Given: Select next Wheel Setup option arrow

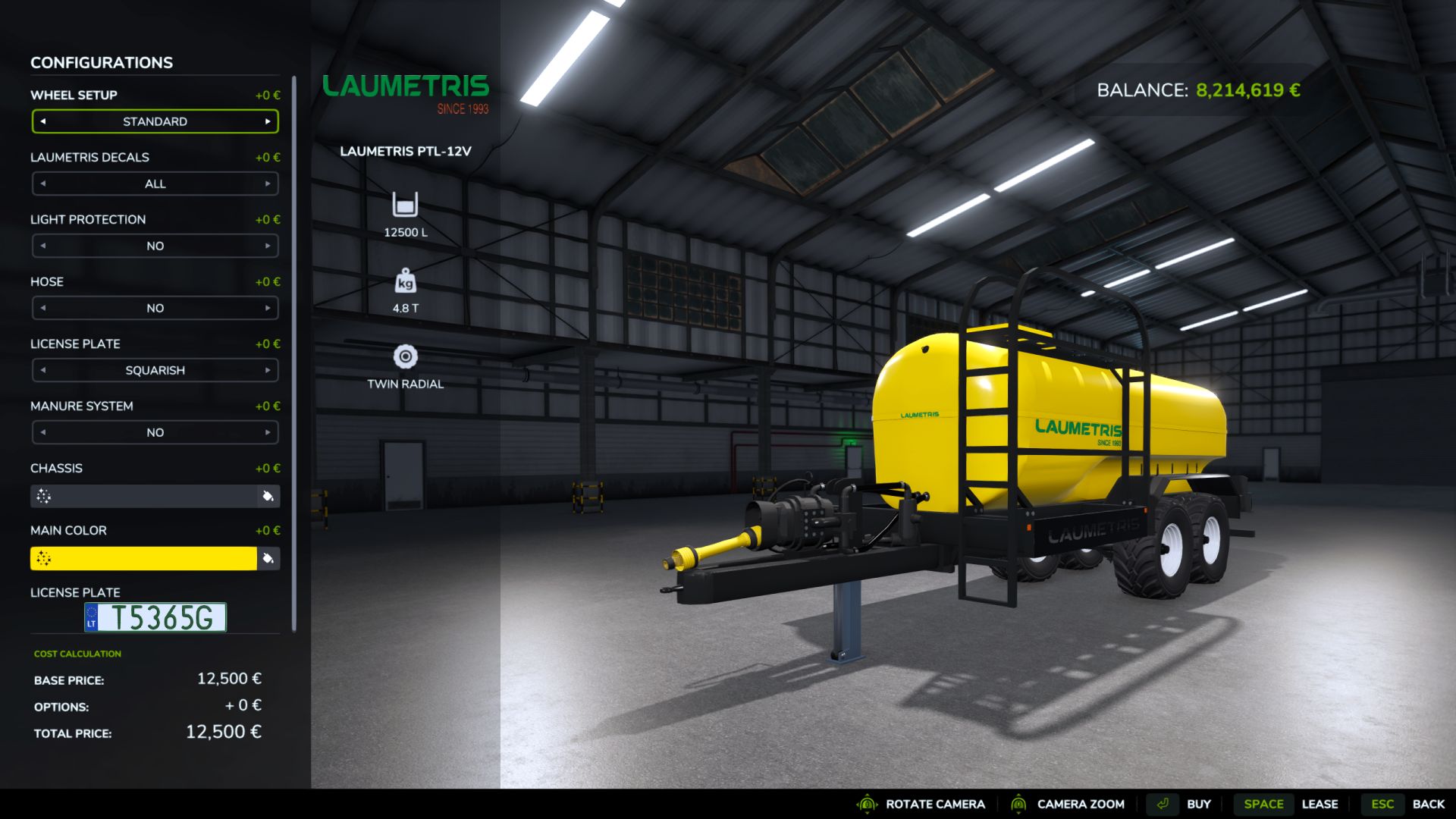Looking at the screenshot, I should click(x=268, y=121).
